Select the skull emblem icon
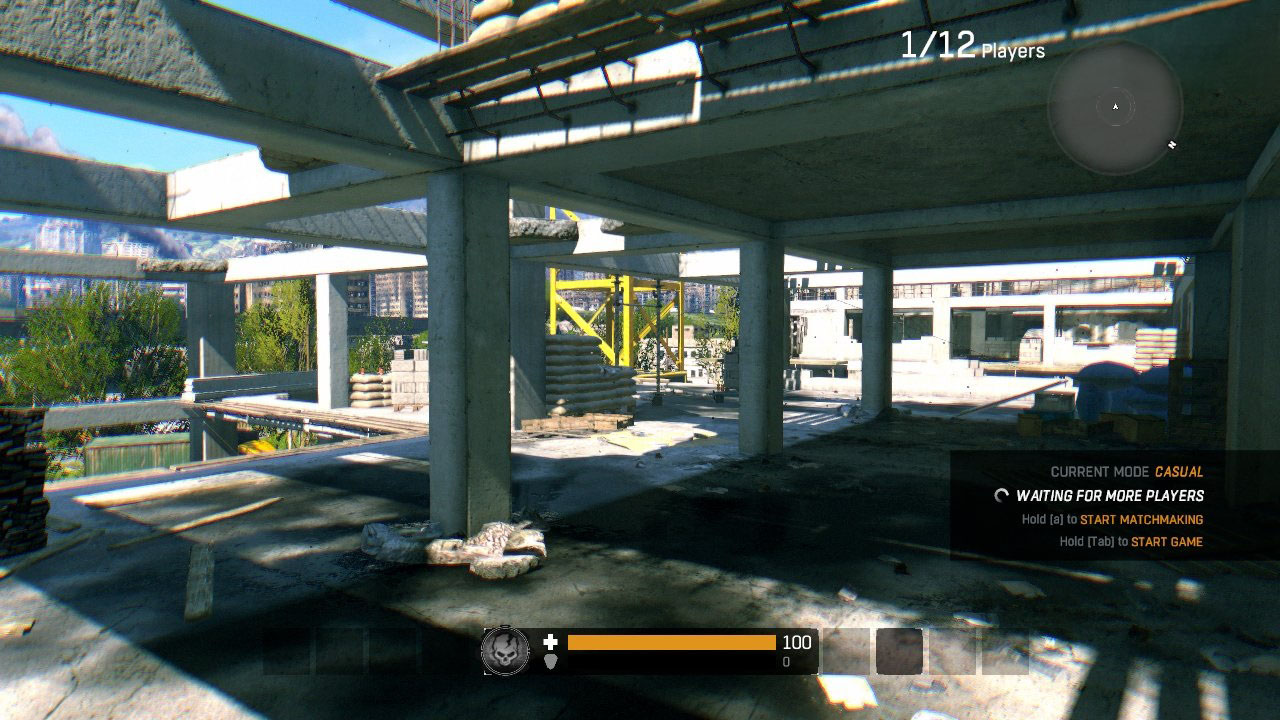The height and width of the screenshot is (720, 1280). click(505, 651)
